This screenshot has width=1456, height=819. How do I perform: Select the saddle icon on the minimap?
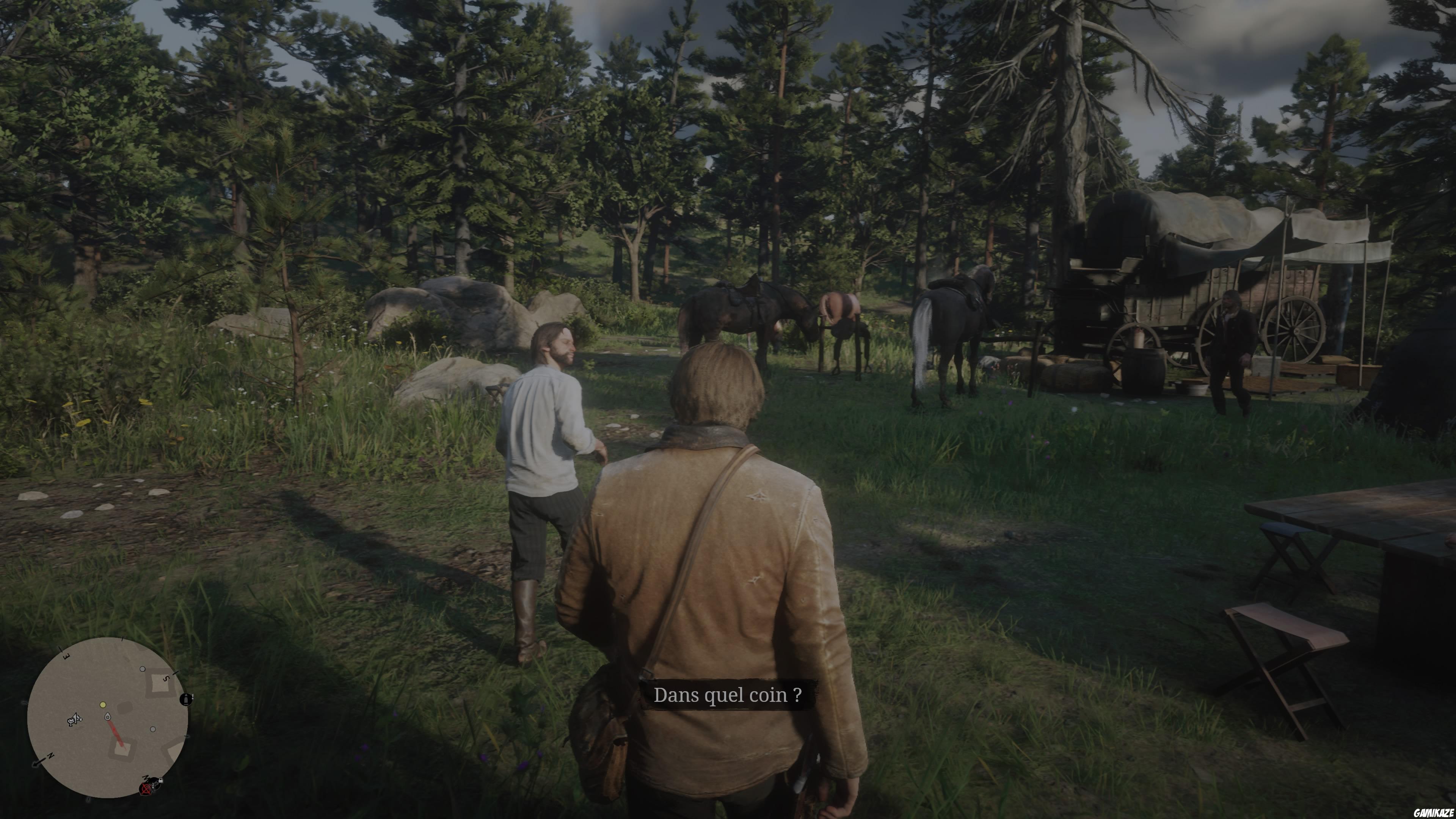click(x=74, y=721)
